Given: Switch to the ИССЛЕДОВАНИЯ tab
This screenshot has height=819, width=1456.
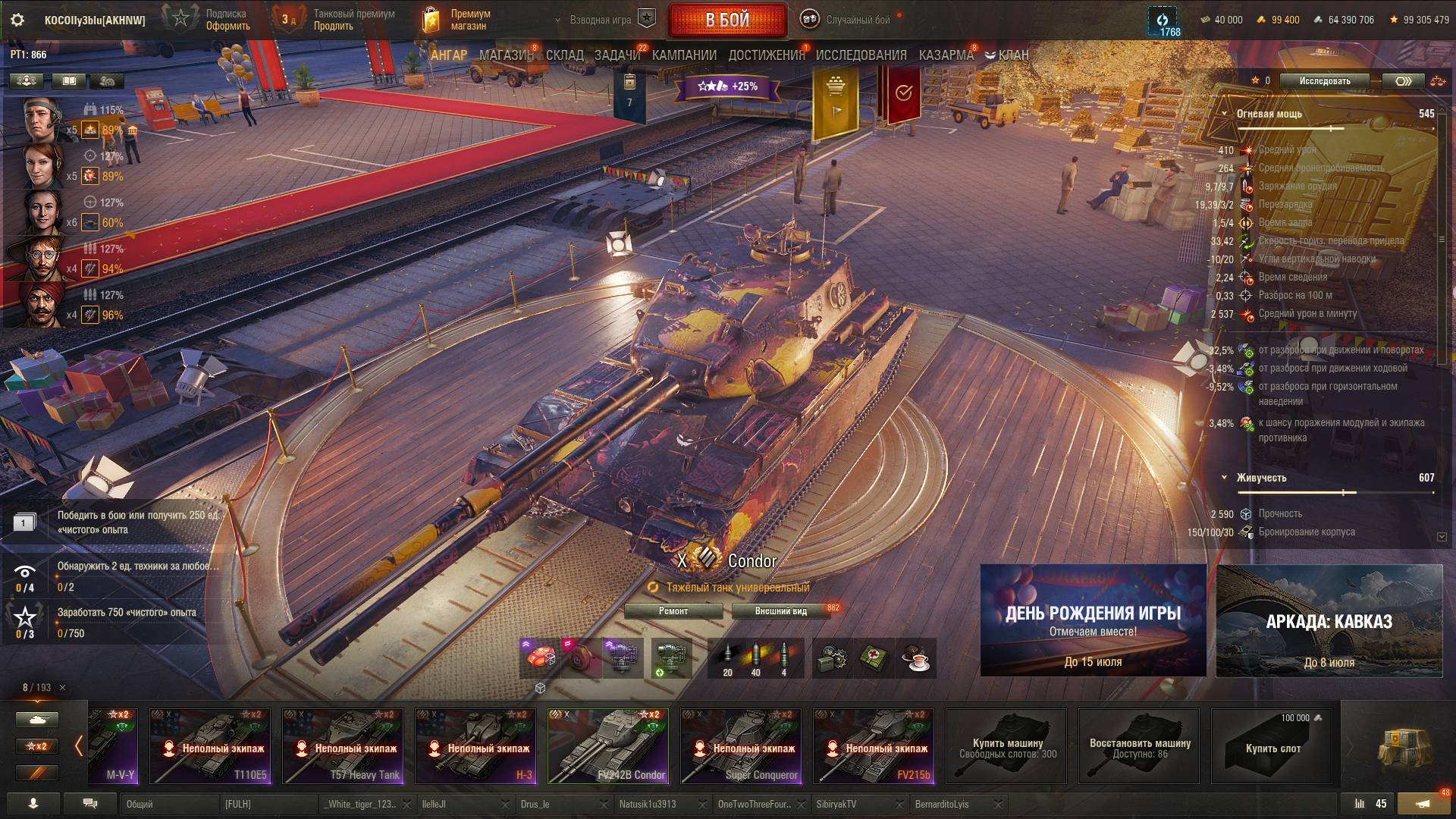Looking at the screenshot, I should pyautogui.click(x=861, y=55).
